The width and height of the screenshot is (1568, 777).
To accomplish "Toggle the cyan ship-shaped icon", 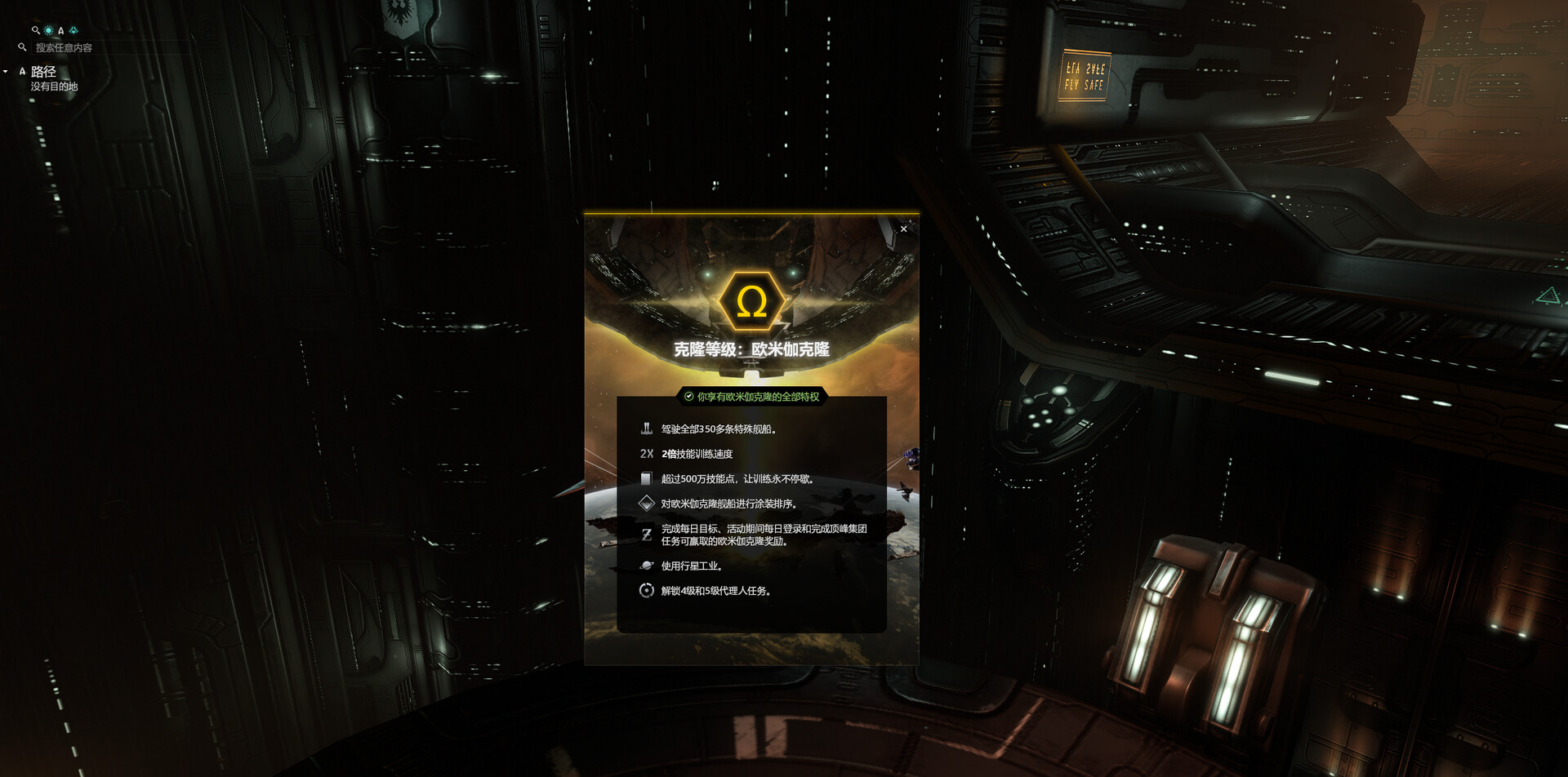I will pyautogui.click(x=73, y=30).
